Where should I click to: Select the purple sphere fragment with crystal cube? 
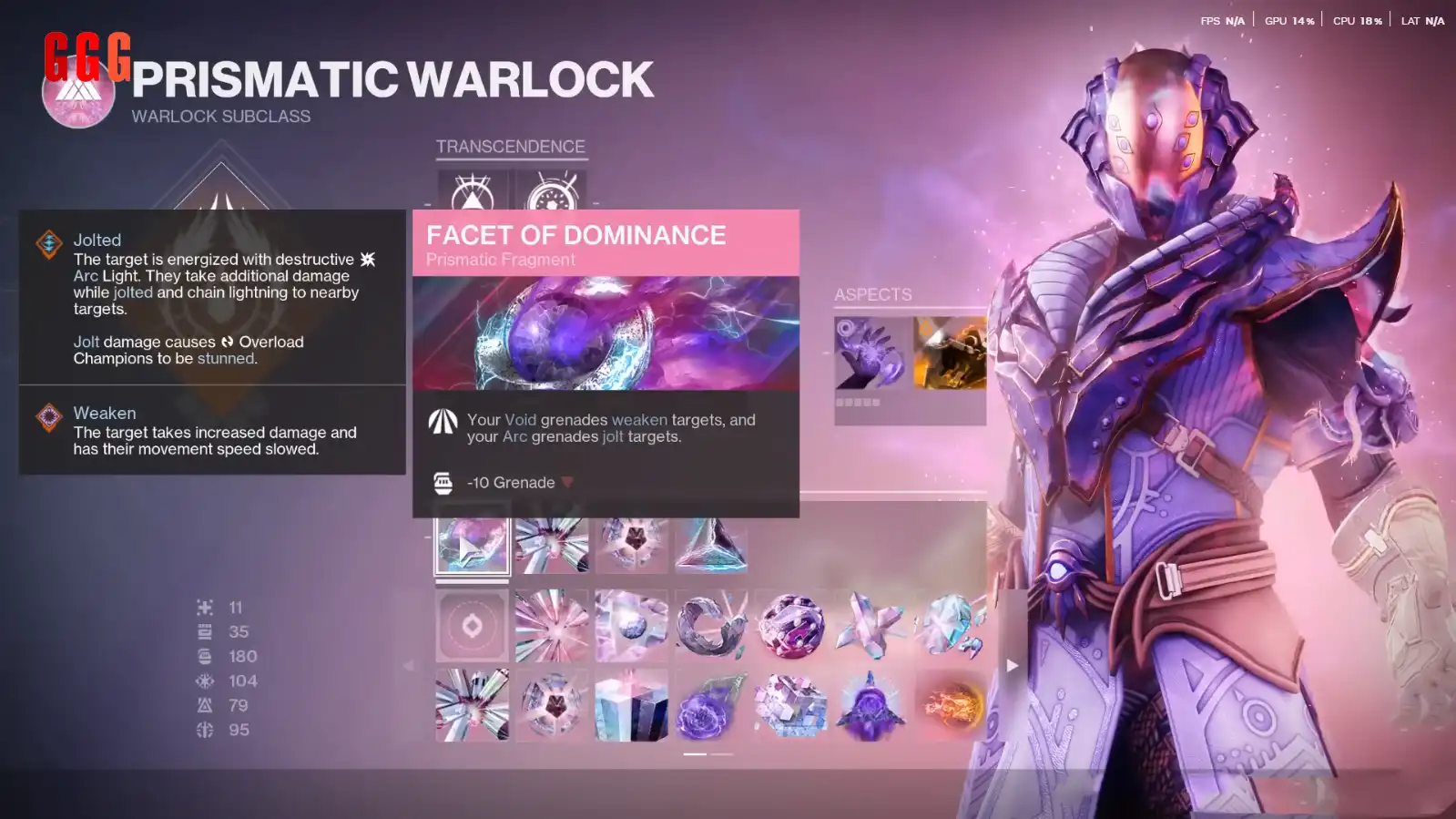791,626
